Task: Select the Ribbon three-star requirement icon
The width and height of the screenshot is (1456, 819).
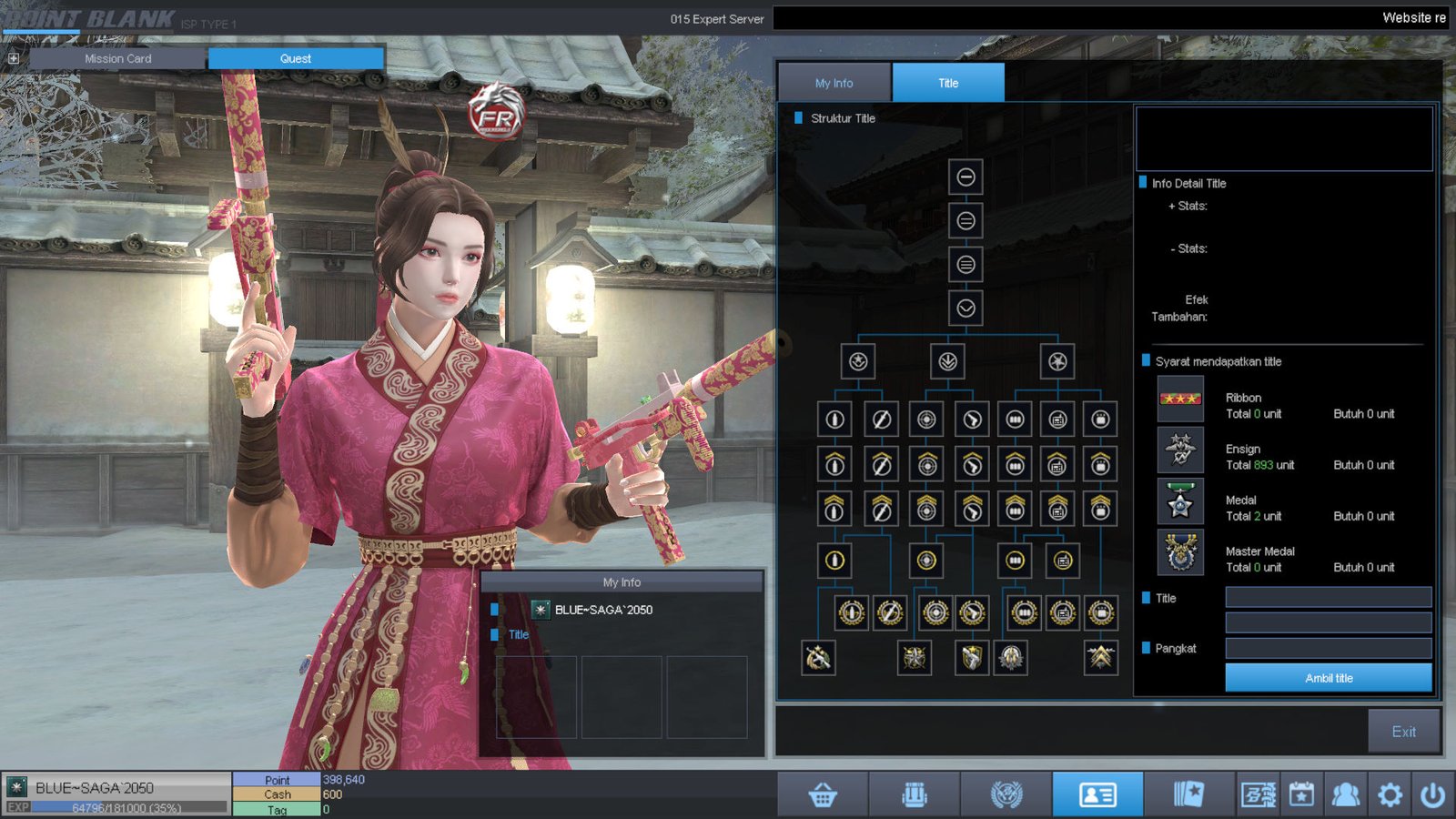Action: (1180, 399)
